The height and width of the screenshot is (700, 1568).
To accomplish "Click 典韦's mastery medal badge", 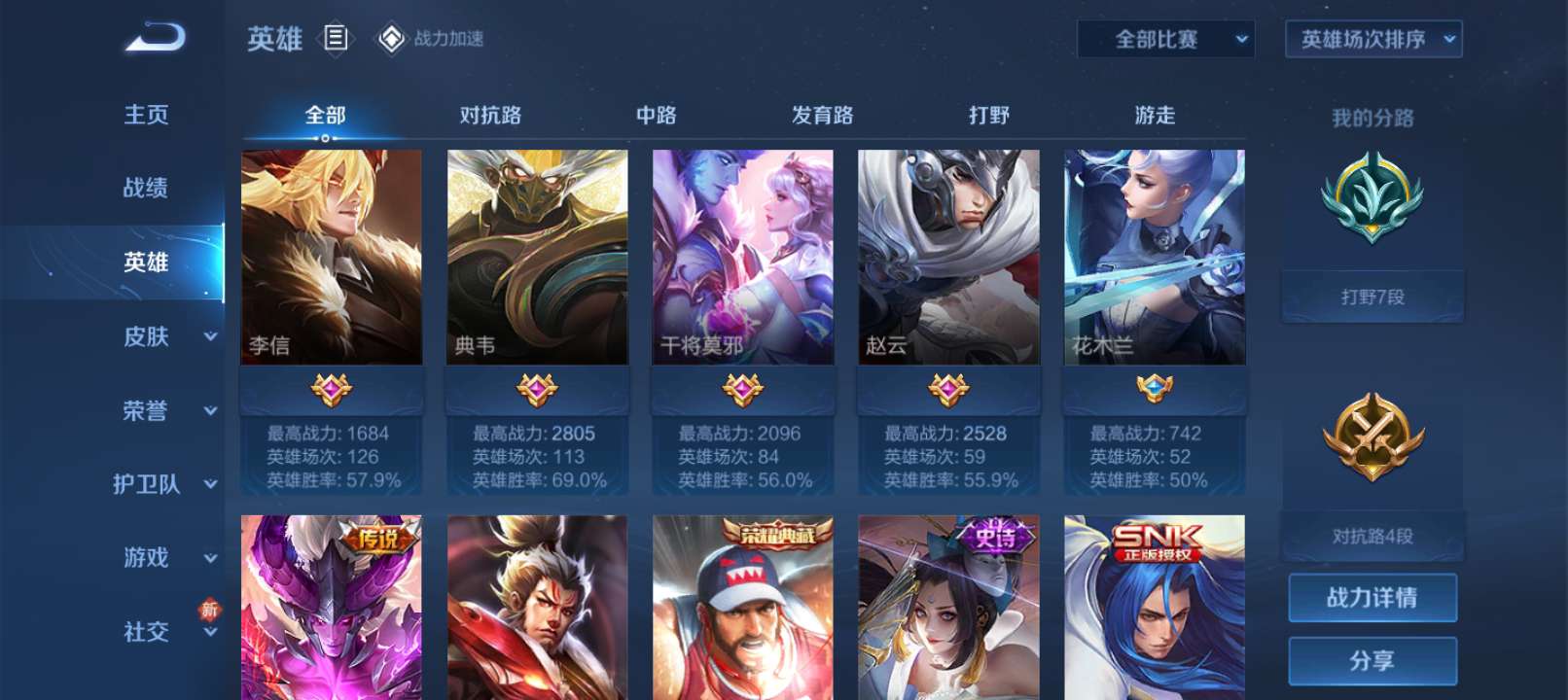I will coord(537,389).
